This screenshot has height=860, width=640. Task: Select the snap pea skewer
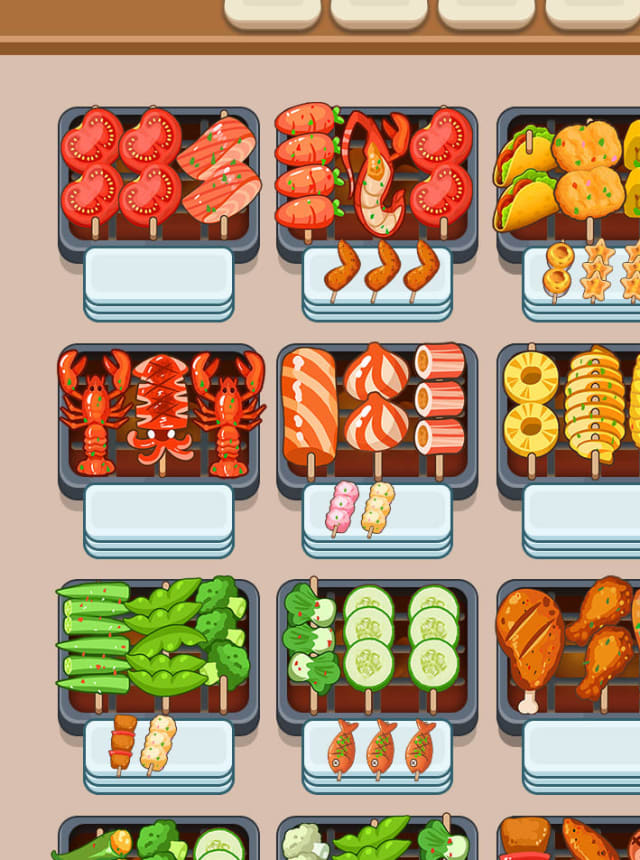click(x=163, y=638)
